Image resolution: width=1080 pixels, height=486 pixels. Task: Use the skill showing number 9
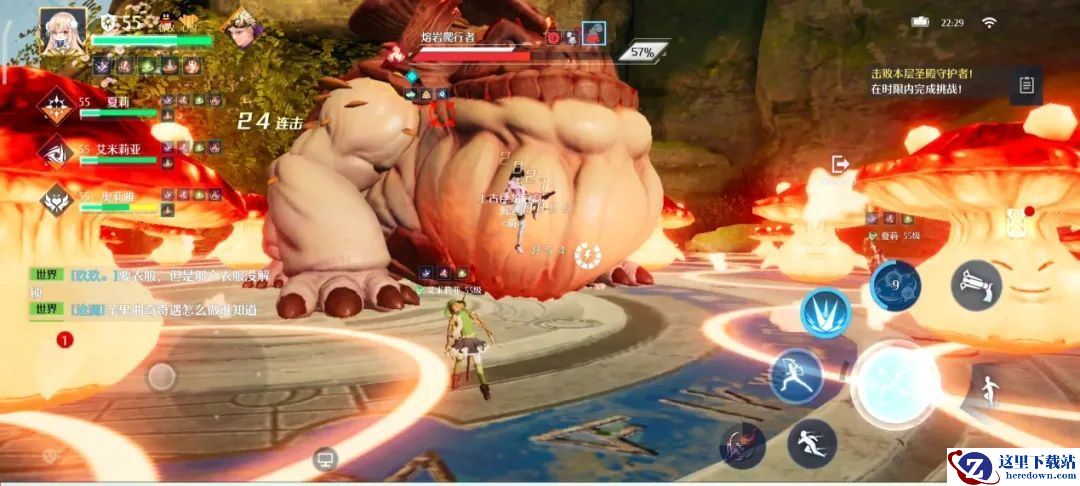[895, 285]
